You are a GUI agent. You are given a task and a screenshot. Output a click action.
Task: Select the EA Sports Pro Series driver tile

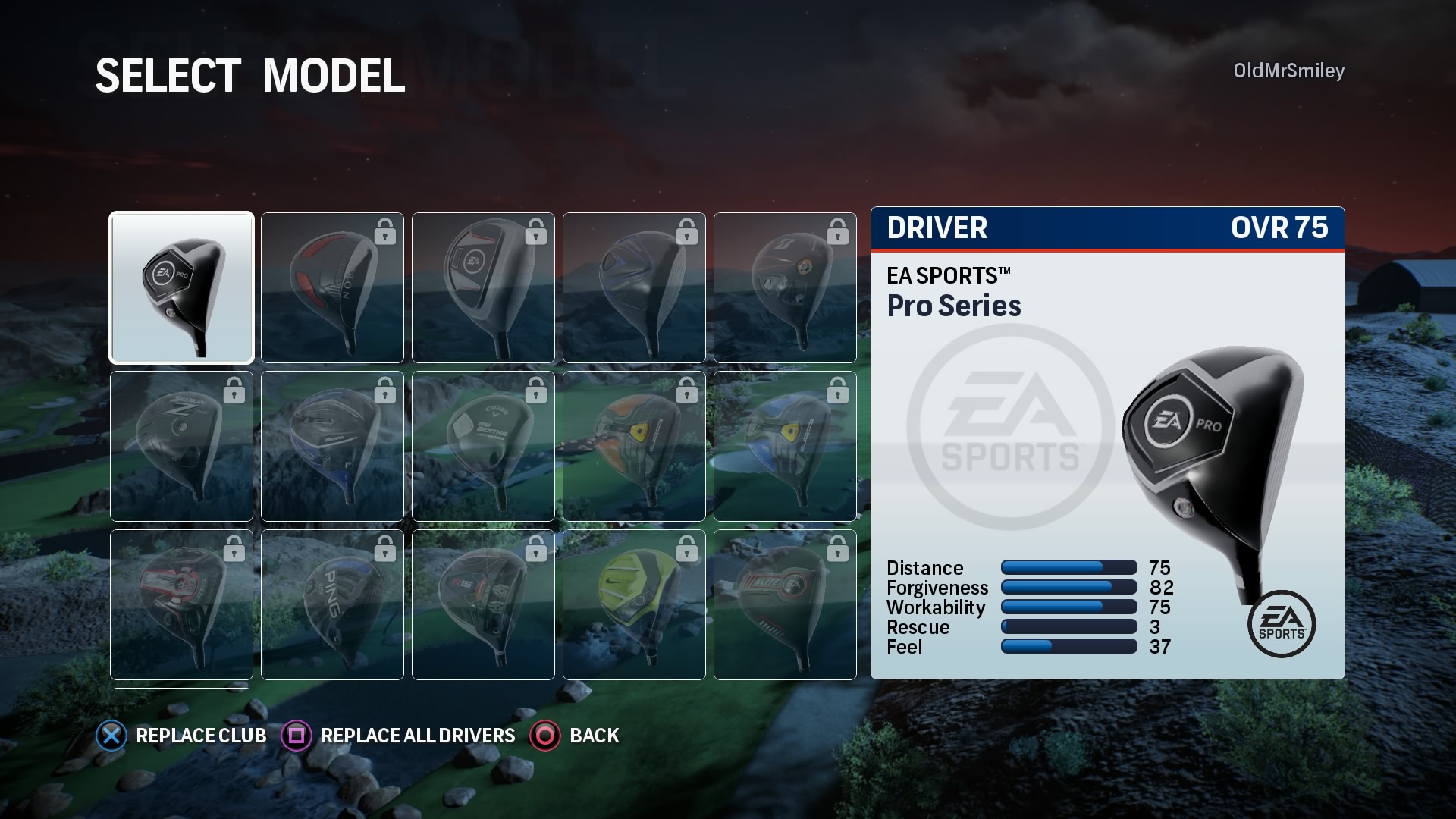click(181, 287)
